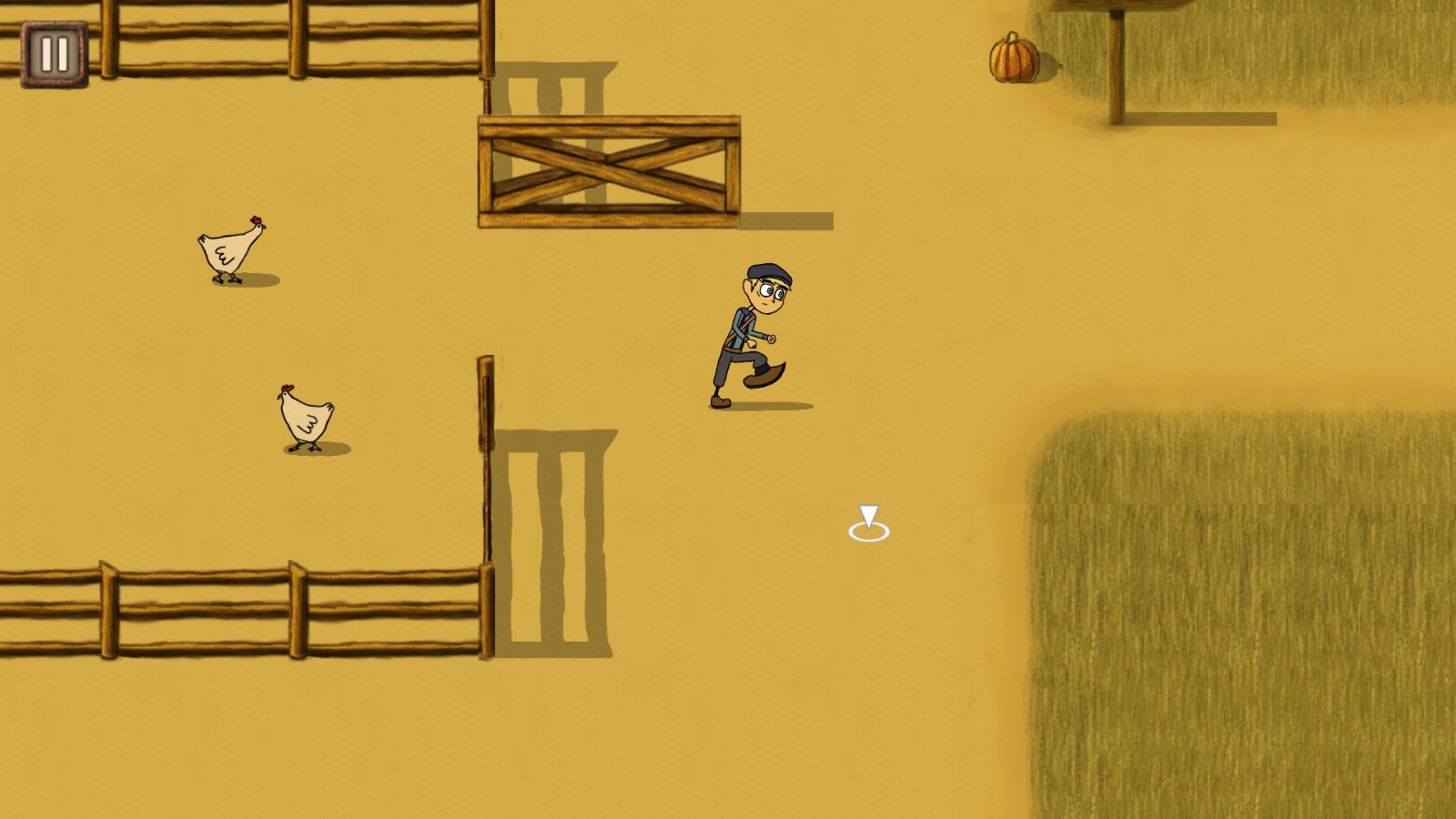Select the pumpkin near the fence post
The height and width of the screenshot is (819, 1456).
click(x=1013, y=56)
